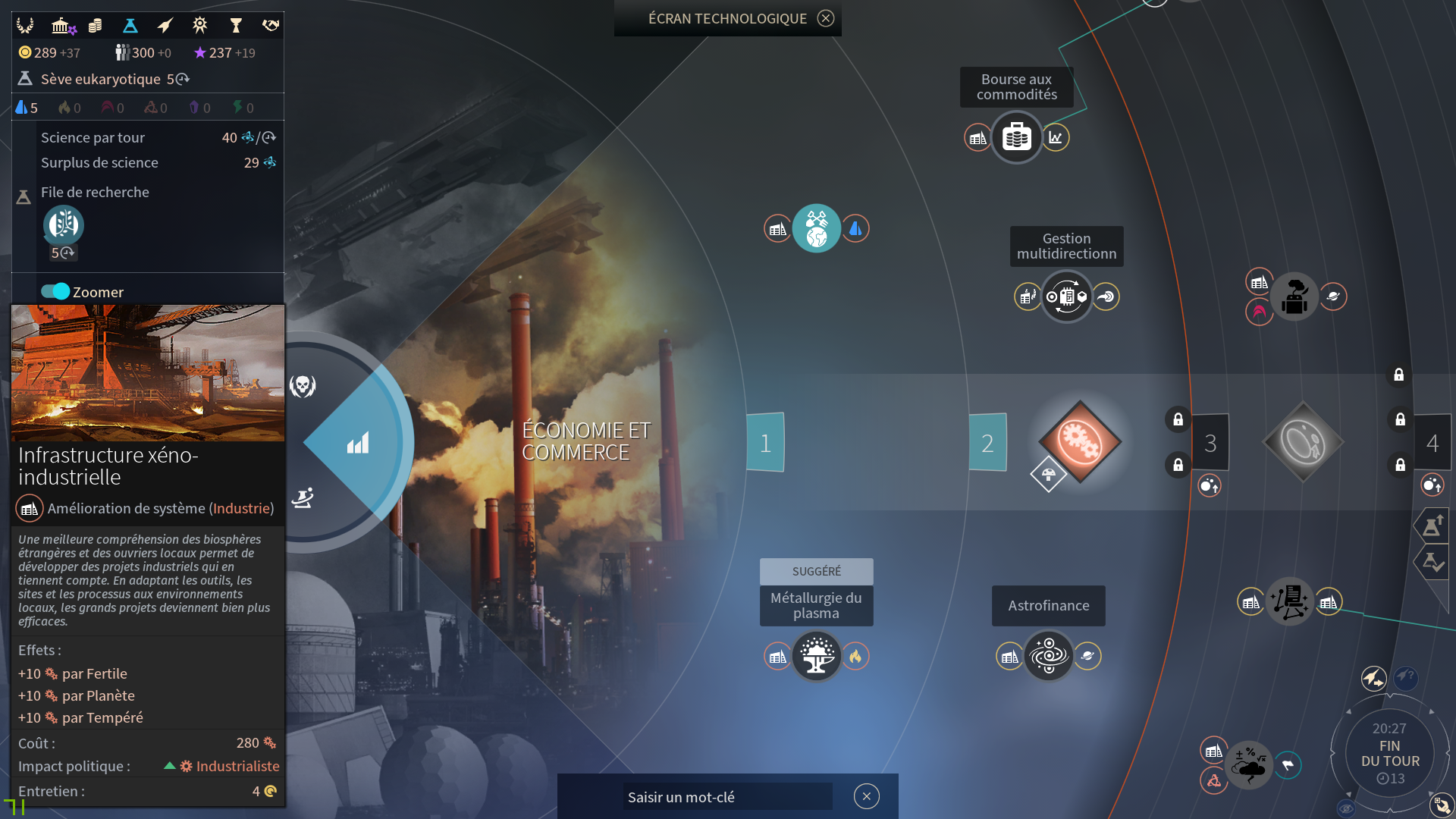Open the Économie et Commerce quadrant button
The height and width of the screenshot is (819, 1456).
coord(358,443)
